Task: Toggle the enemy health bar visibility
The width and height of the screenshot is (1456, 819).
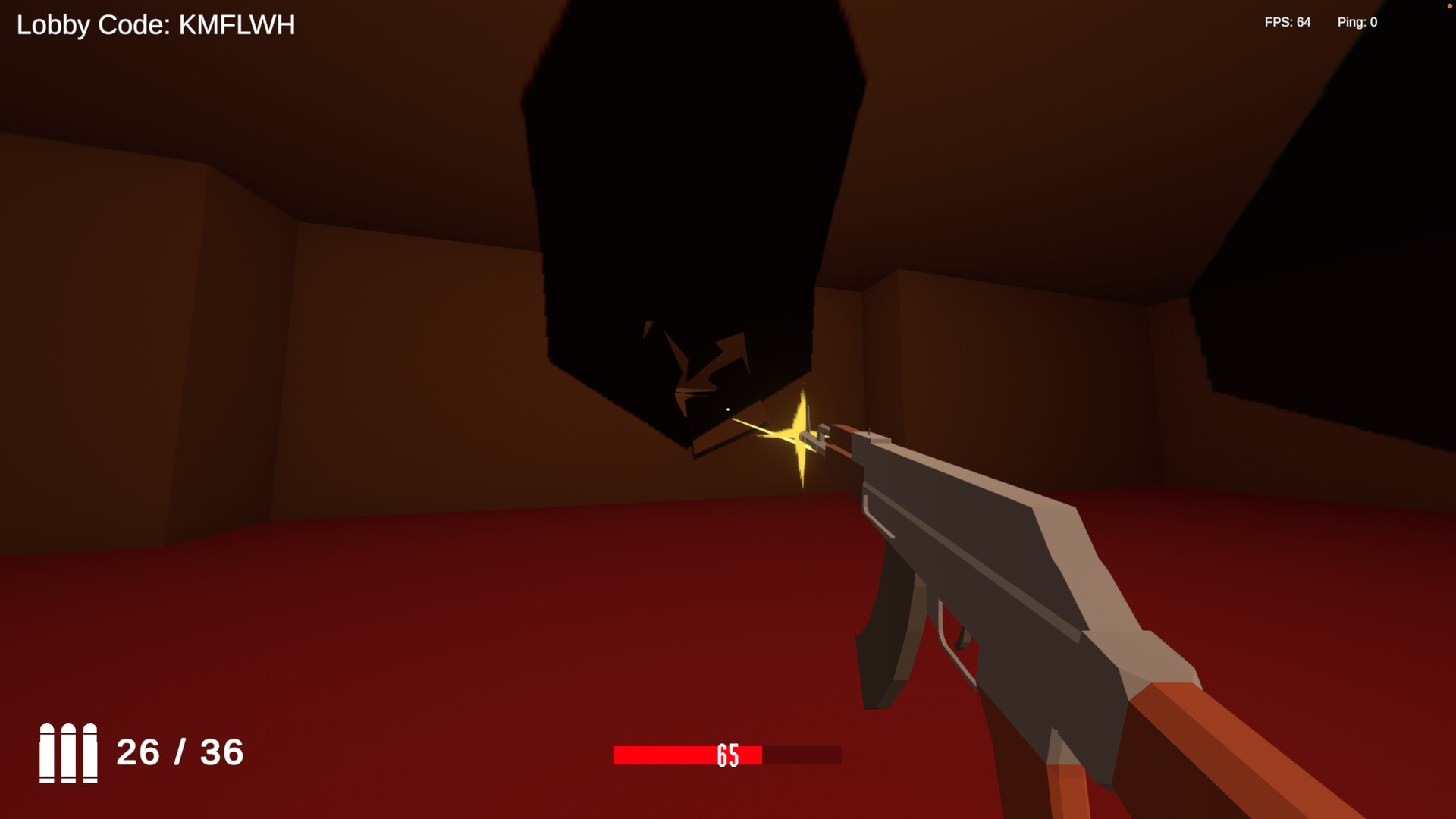Action: 726,755
